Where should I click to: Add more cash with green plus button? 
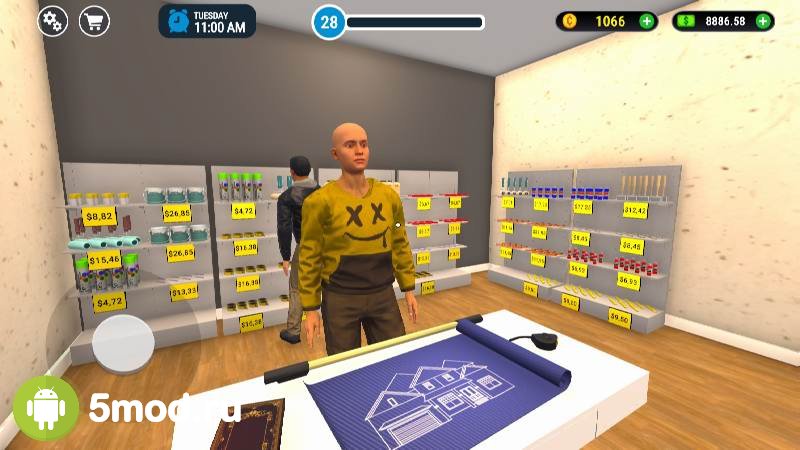764,21
